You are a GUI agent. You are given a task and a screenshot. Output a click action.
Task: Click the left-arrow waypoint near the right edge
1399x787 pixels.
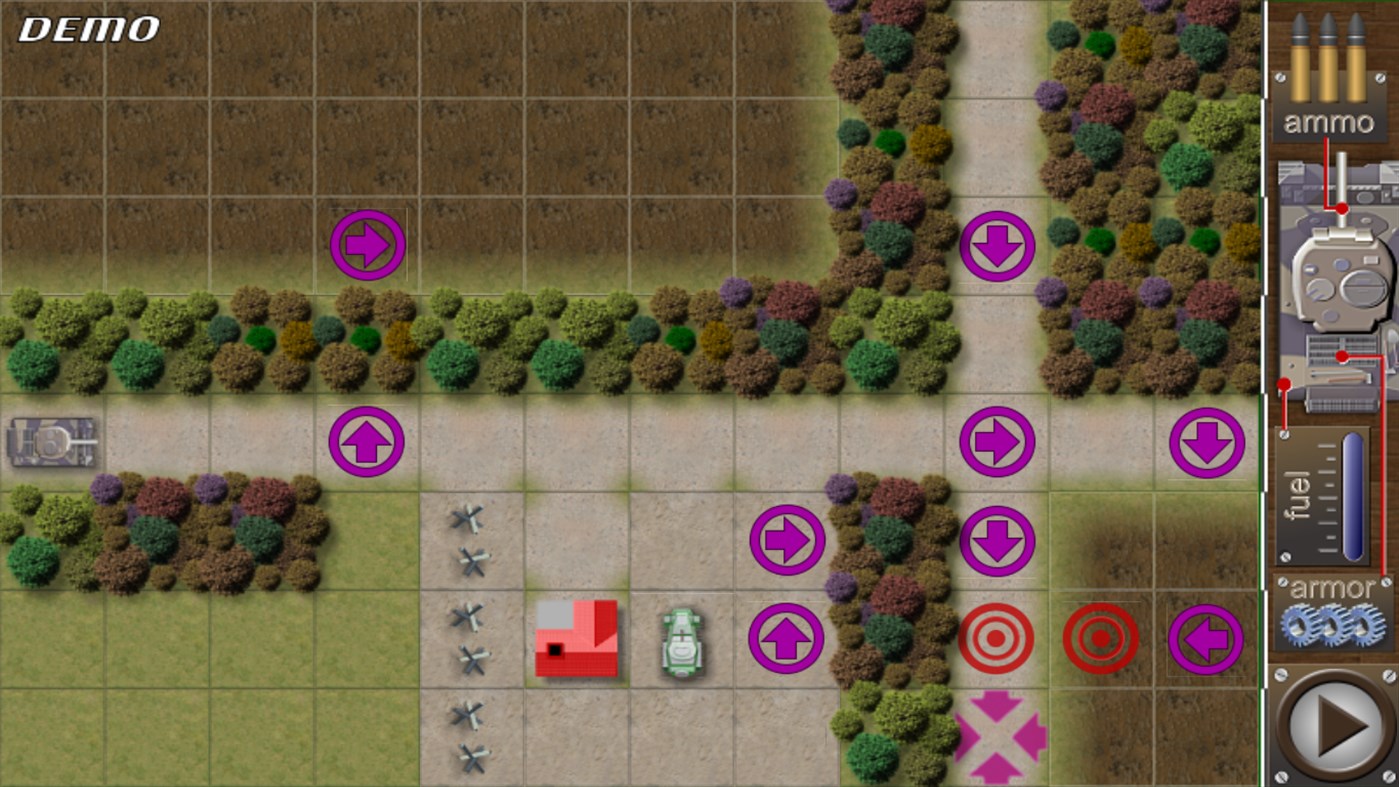(1206, 638)
